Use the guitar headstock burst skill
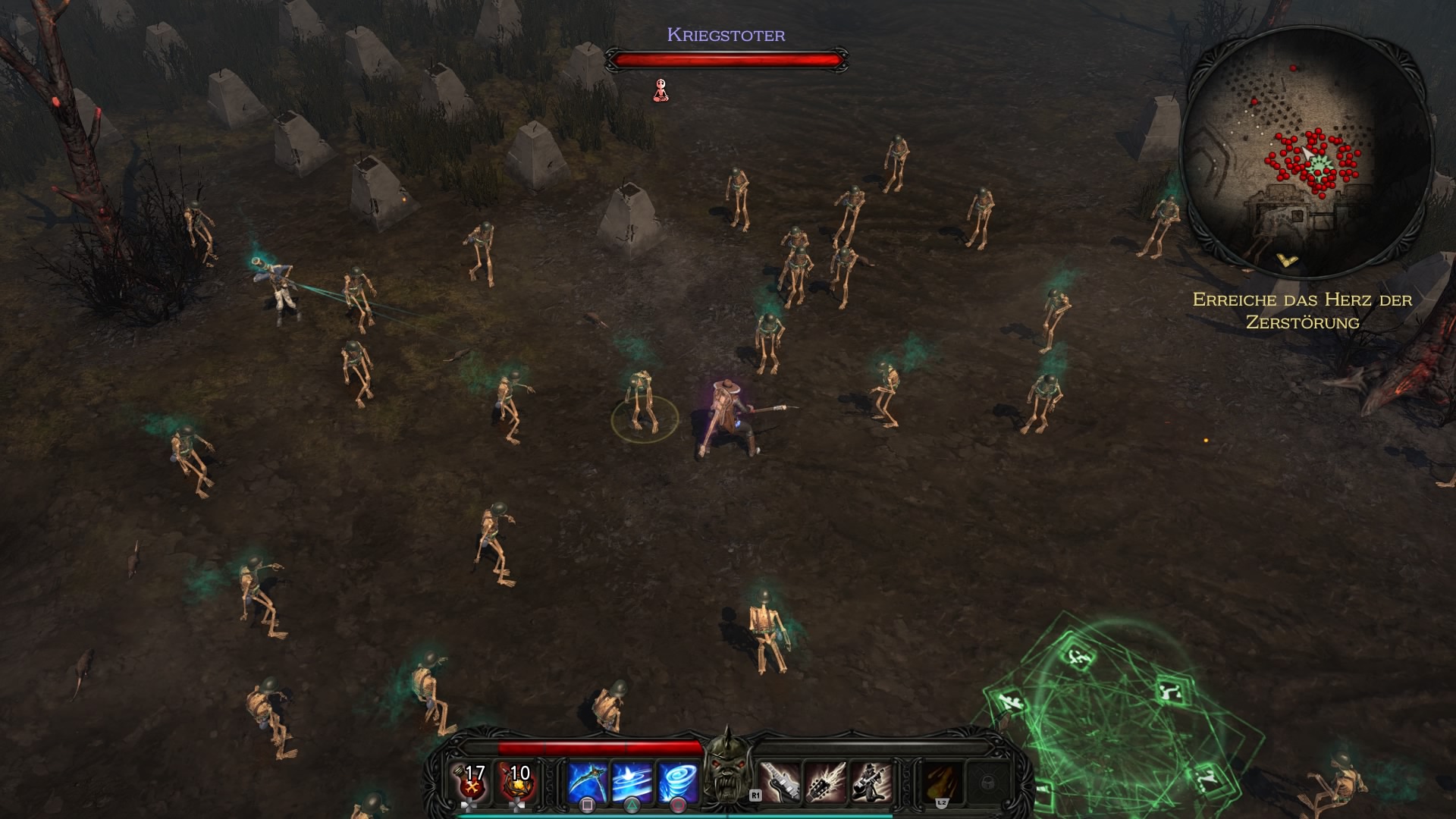The image size is (1456, 819). (x=825, y=782)
